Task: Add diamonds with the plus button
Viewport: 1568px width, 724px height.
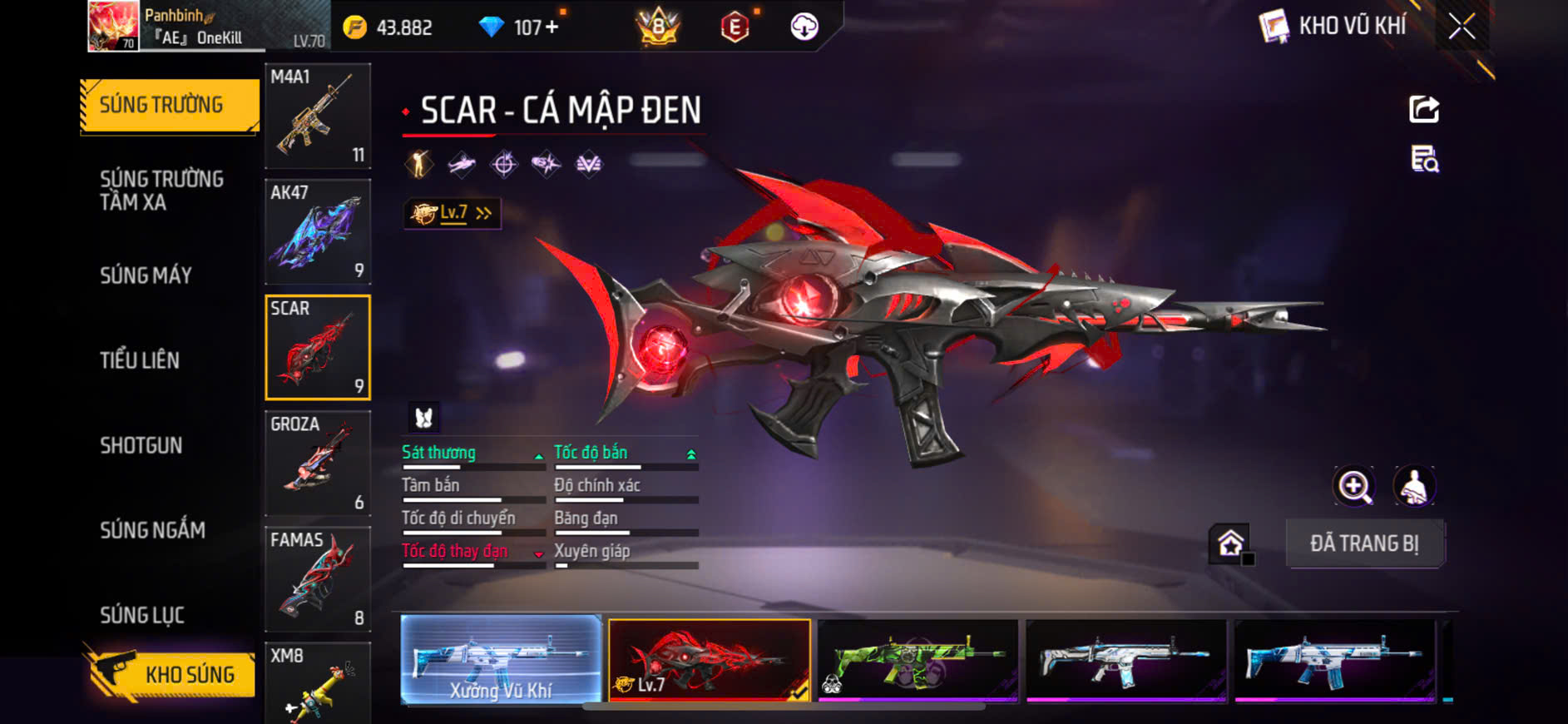Action: [x=551, y=27]
